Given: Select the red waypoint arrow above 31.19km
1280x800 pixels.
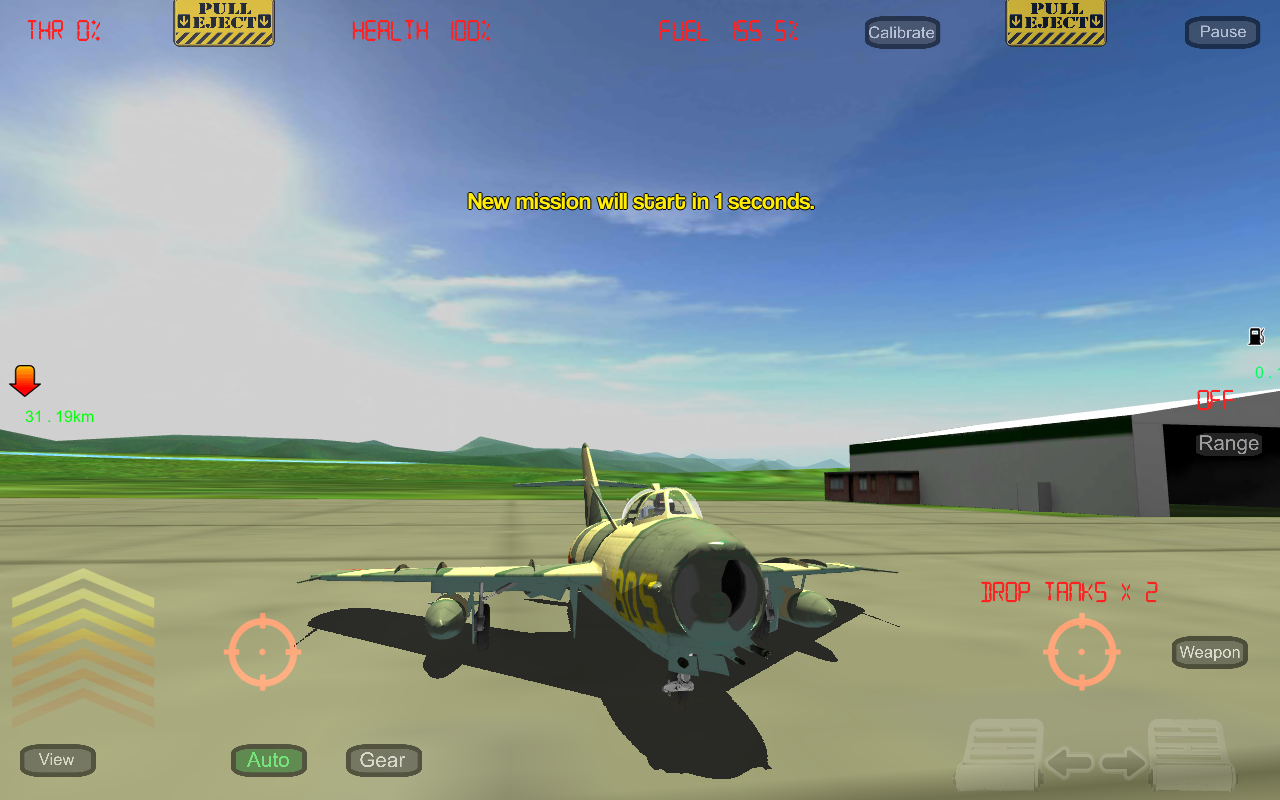Looking at the screenshot, I should tap(24, 382).
